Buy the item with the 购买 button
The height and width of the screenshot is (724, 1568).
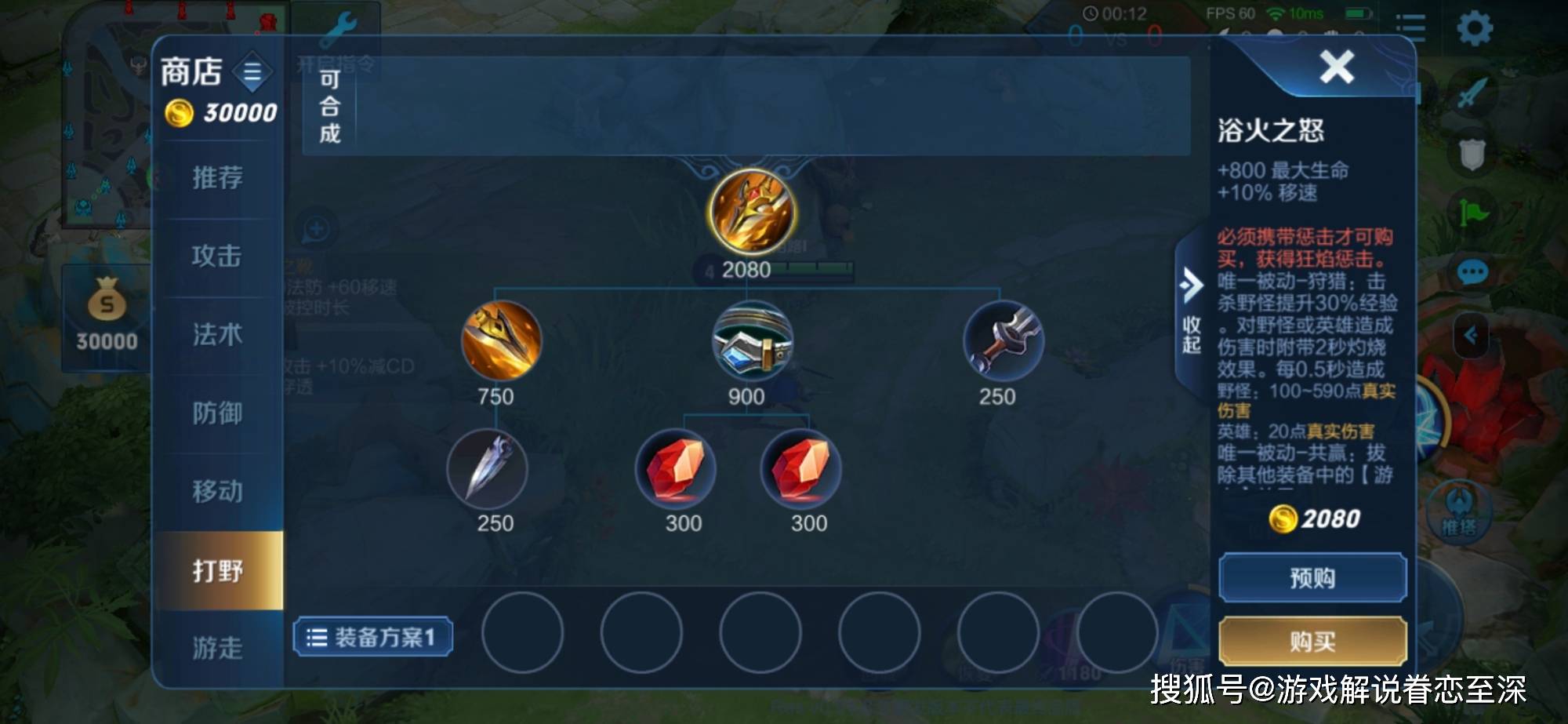(1312, 641)
